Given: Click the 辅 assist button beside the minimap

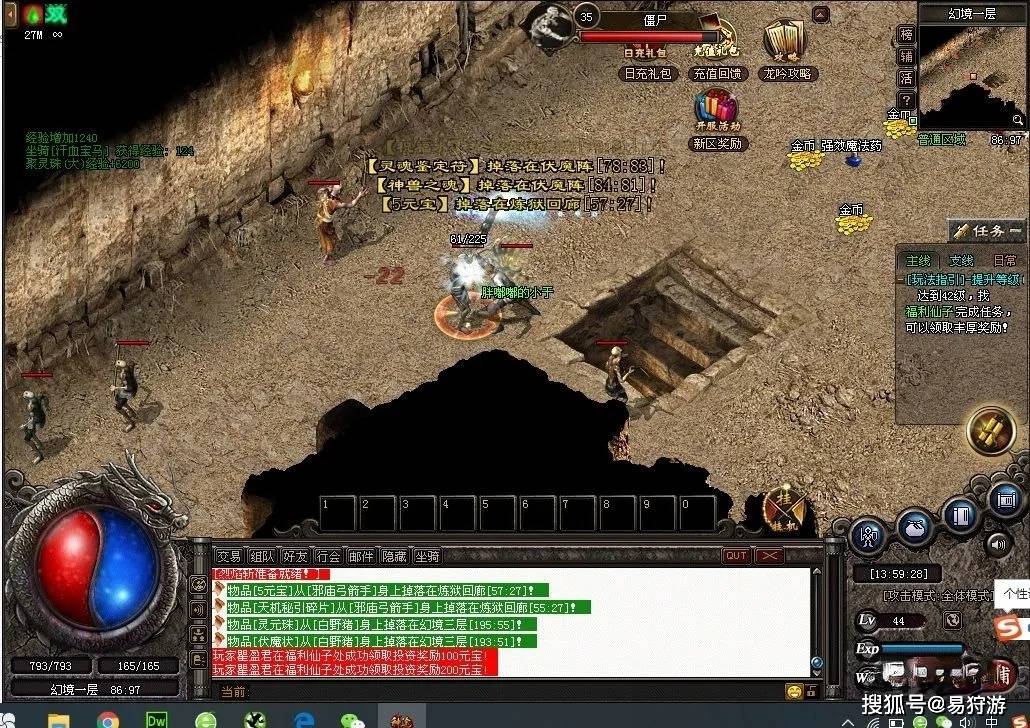Looking at the screenshot, I should 906,57.
